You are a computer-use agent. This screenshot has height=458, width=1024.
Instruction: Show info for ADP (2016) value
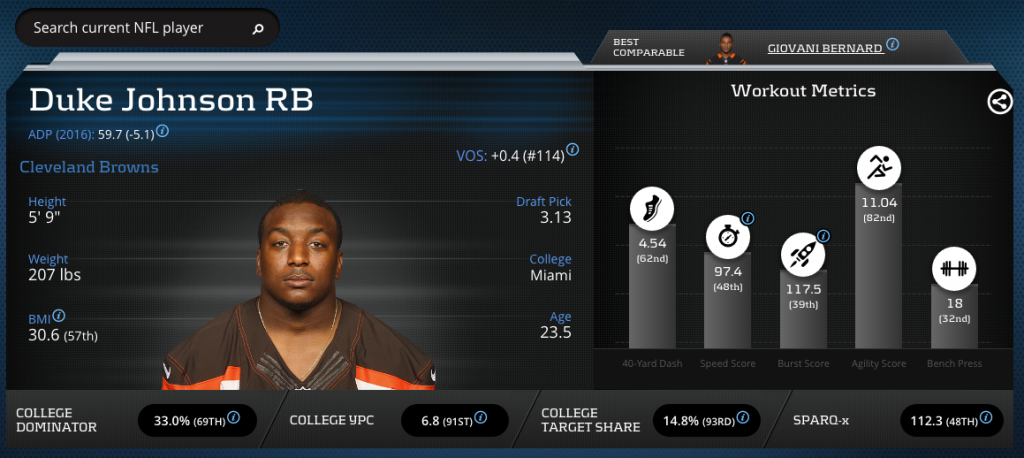click(162, 131)
